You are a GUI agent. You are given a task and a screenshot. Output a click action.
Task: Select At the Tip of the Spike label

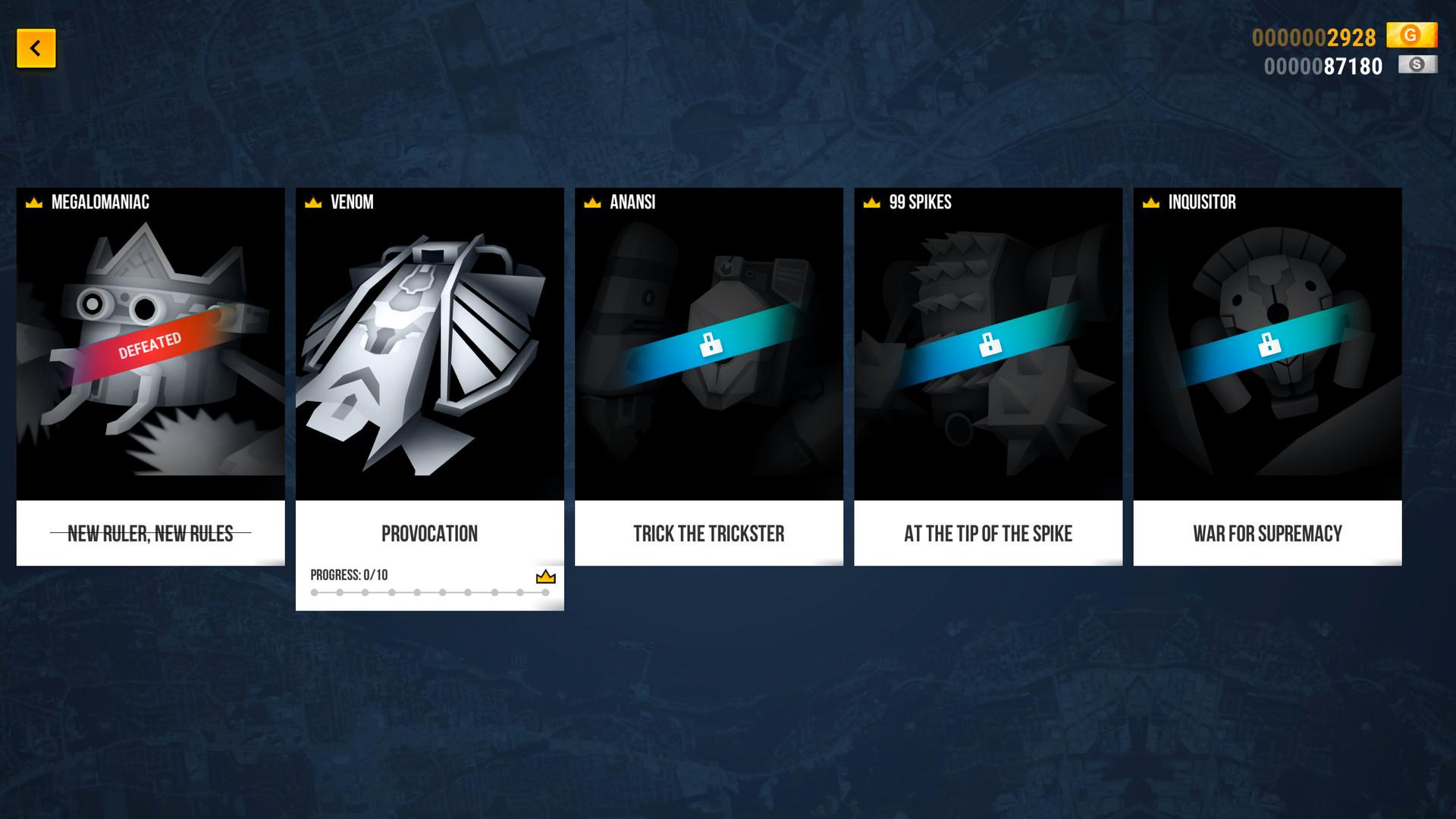(987, 534)
